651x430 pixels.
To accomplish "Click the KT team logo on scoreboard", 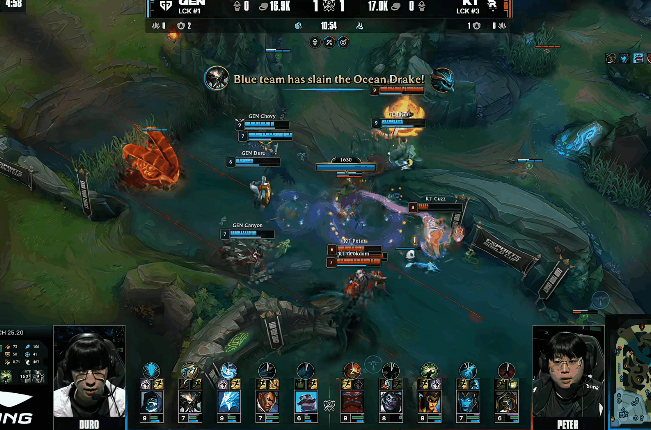I will click(492, 5).
